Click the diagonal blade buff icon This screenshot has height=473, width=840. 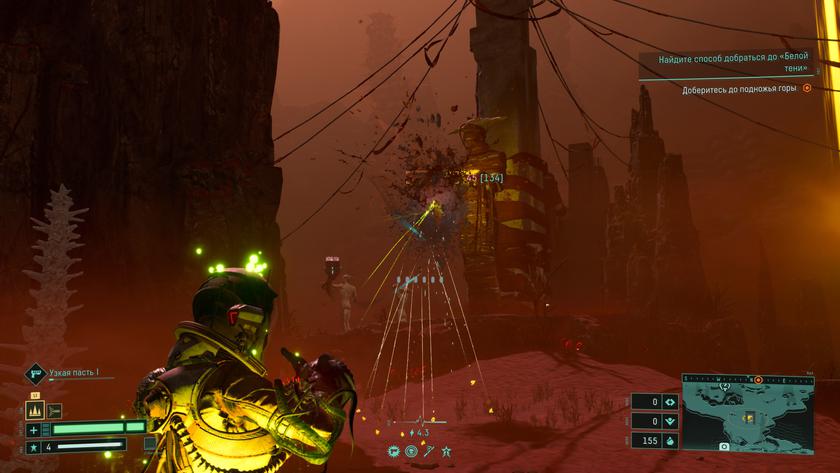tap(427, 451)
